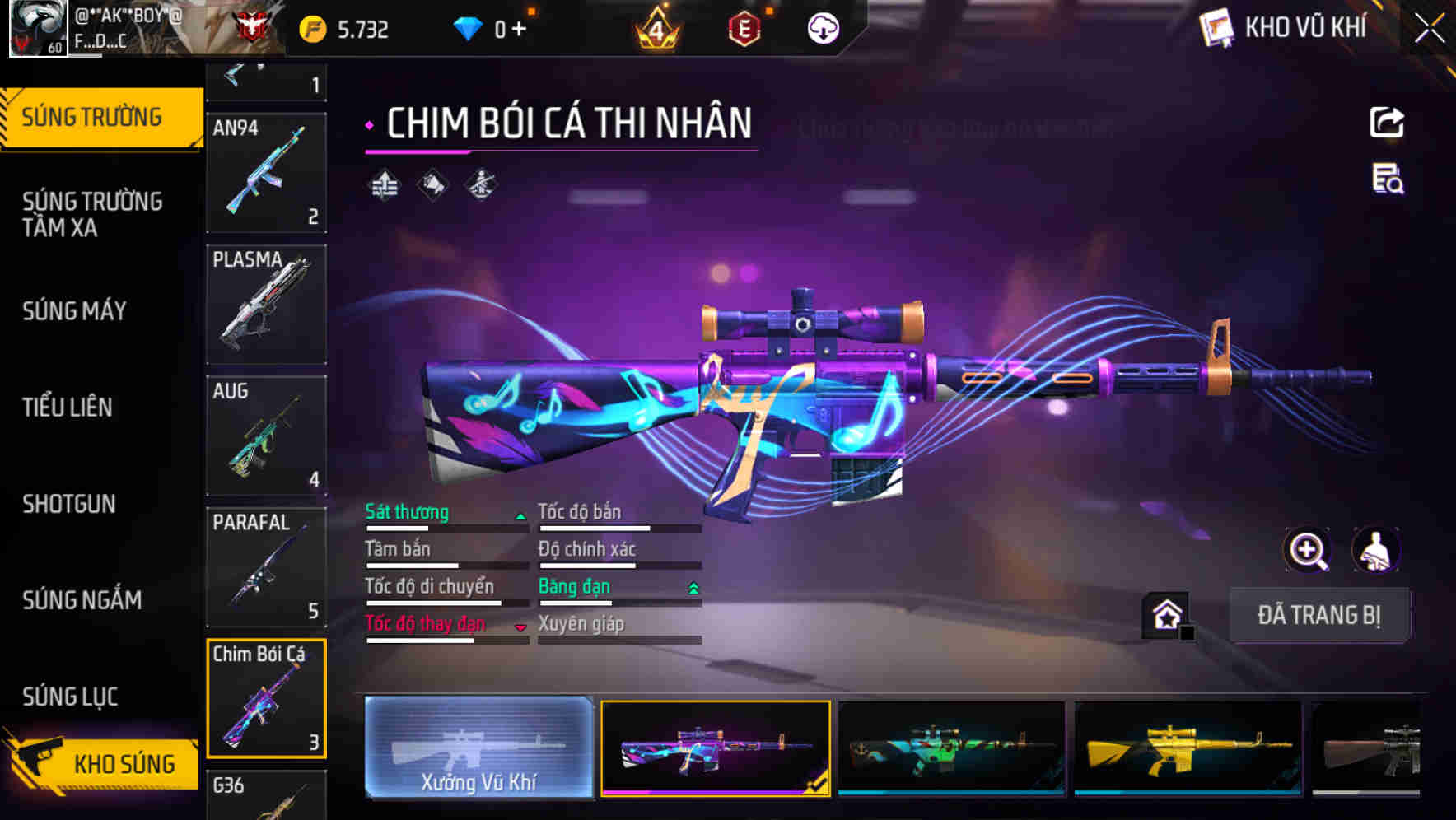Choose the Súng Ngắm category

(82, 599)
